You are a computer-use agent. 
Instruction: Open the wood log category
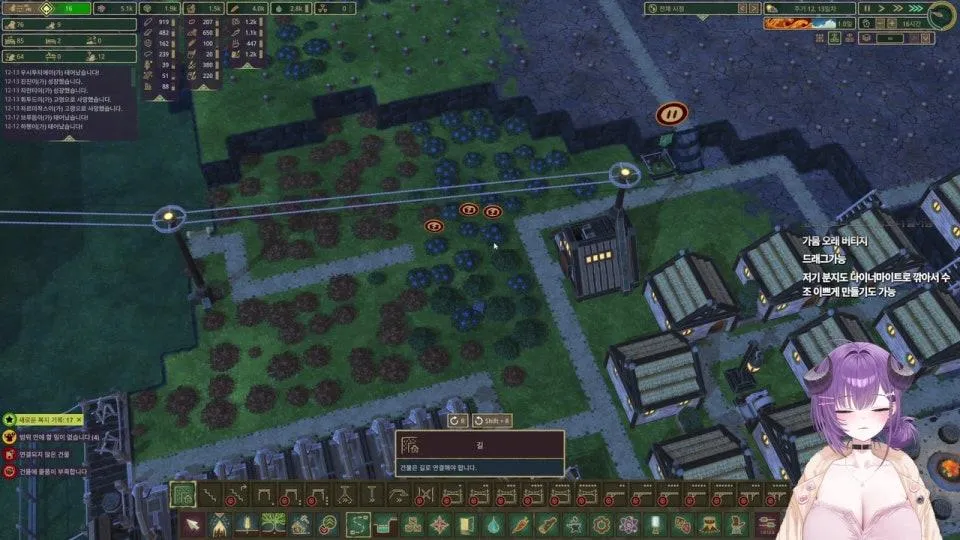[547, 523]
